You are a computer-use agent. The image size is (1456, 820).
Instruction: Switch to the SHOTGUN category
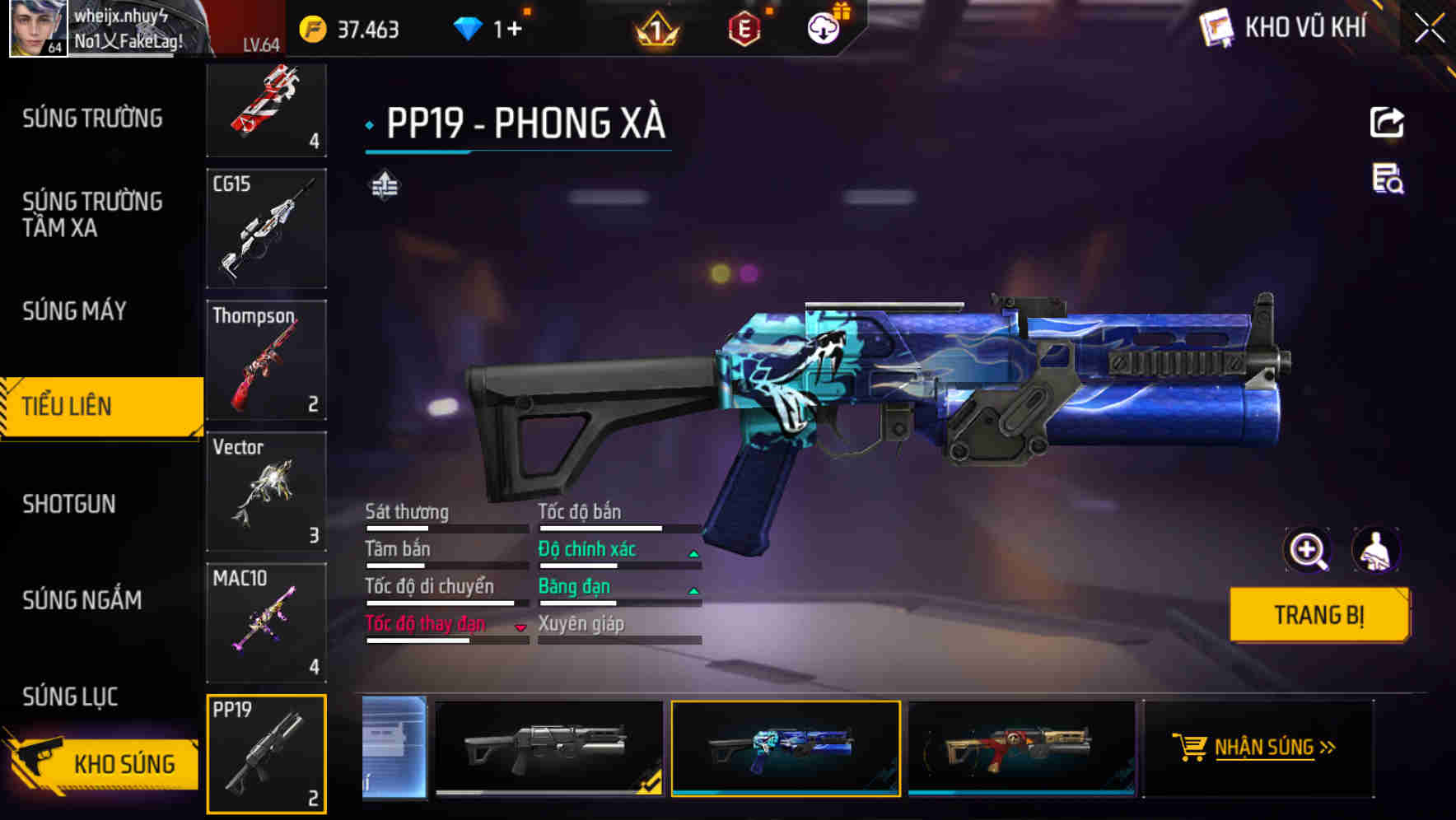click(x=69, y=503)
